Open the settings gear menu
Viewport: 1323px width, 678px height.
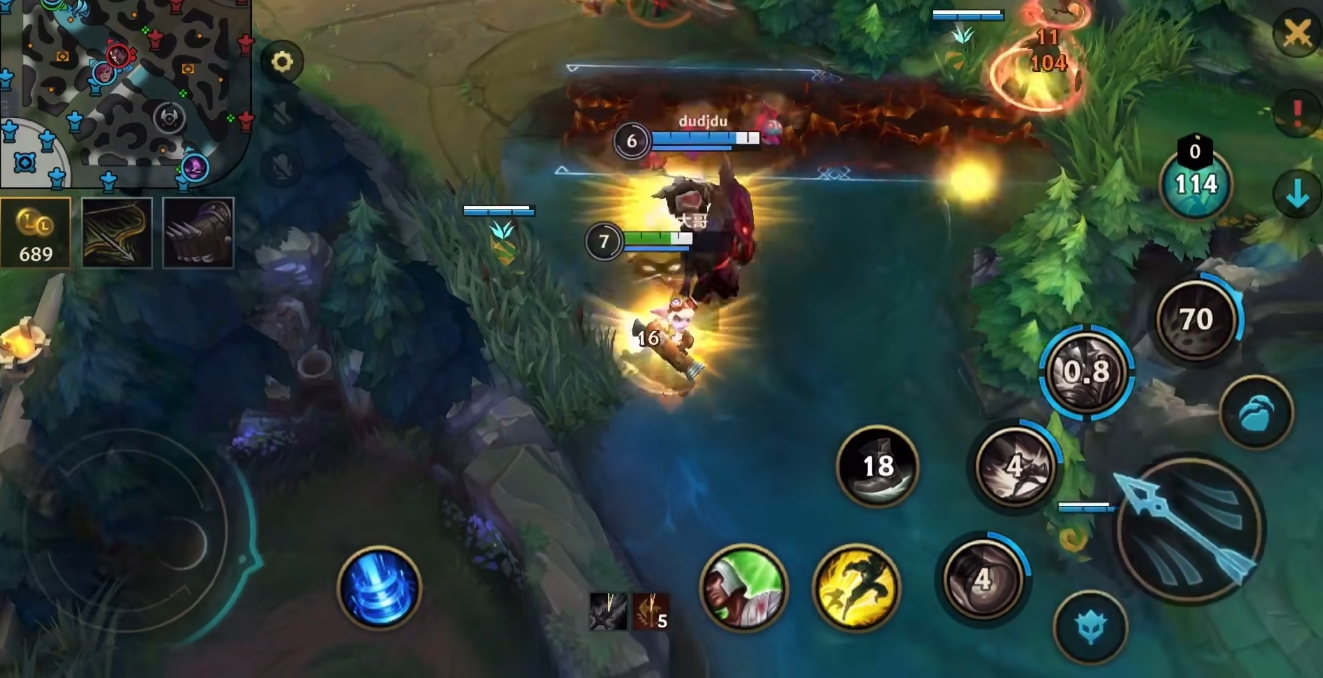(282, 62)
